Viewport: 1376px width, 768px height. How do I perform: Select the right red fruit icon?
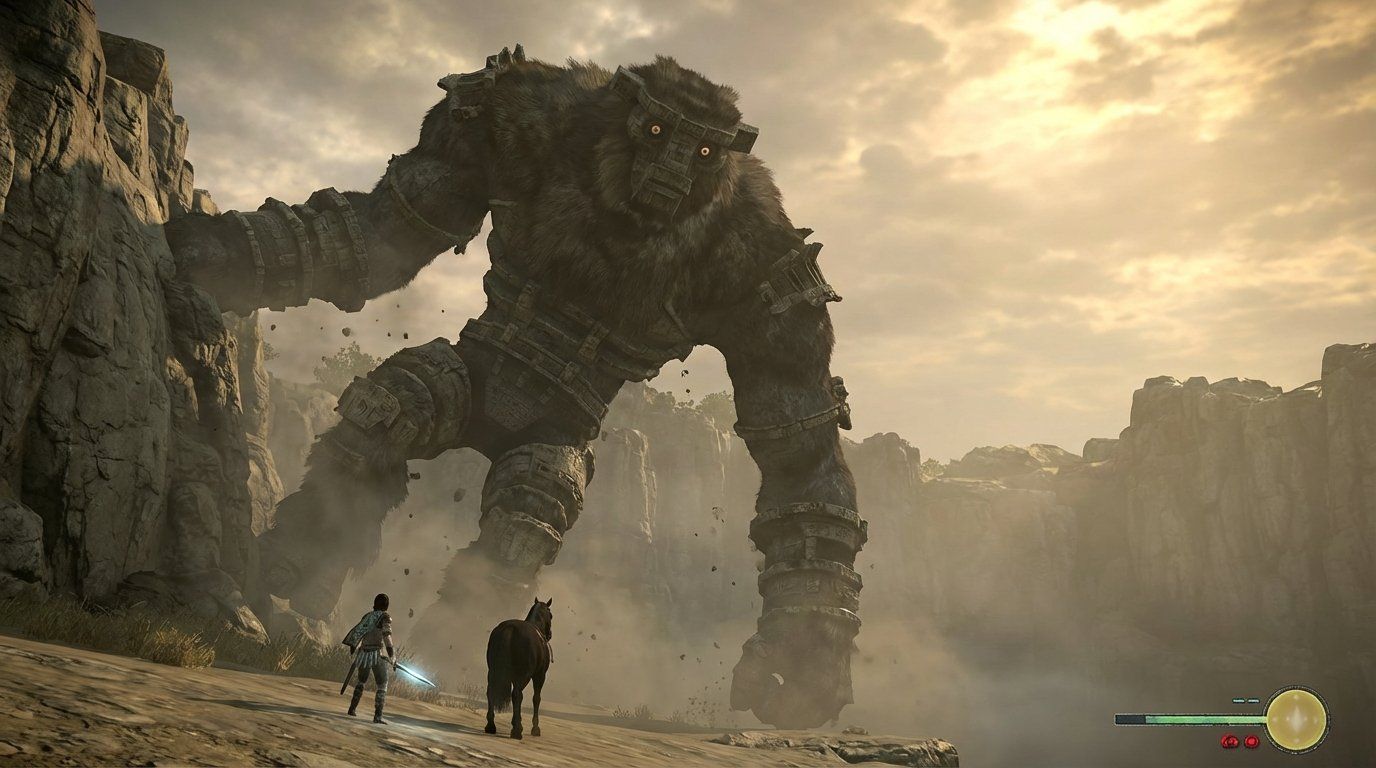[x=1252, y=742]
